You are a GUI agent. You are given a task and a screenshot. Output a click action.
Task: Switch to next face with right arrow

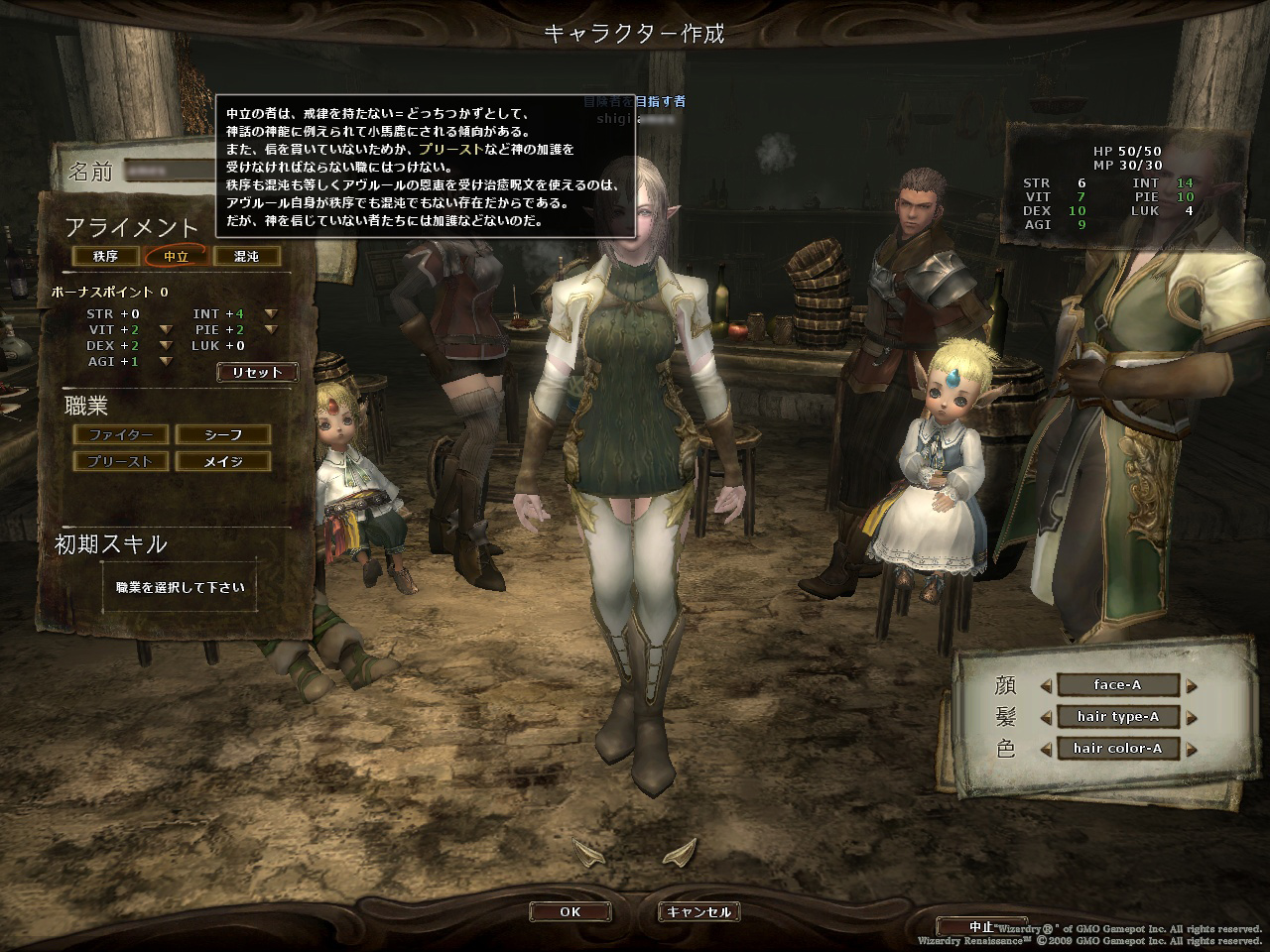pyautogui.click(x=1192, y=685)
